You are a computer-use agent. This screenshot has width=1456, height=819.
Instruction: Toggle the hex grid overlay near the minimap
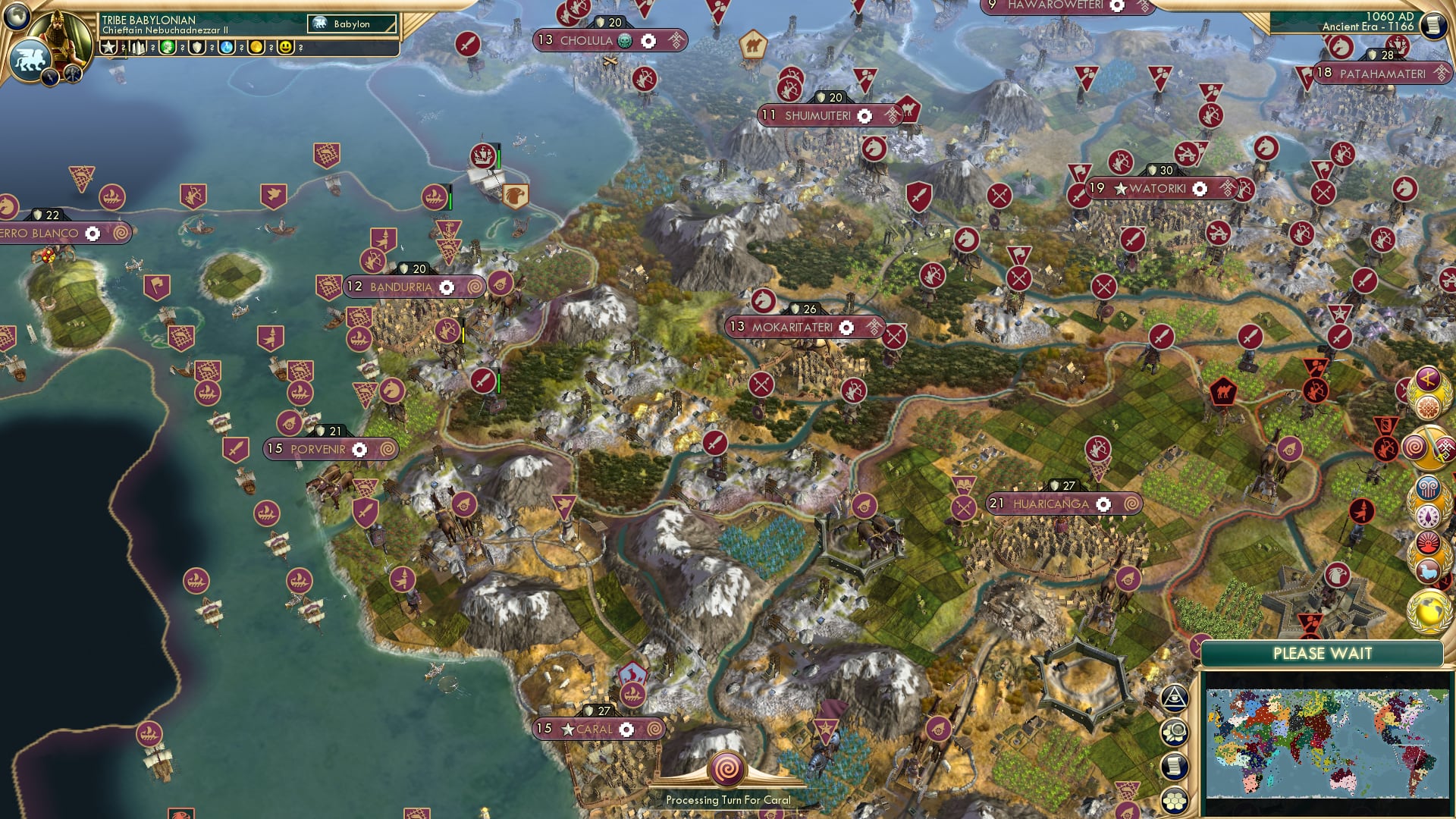coord(1175,798)
